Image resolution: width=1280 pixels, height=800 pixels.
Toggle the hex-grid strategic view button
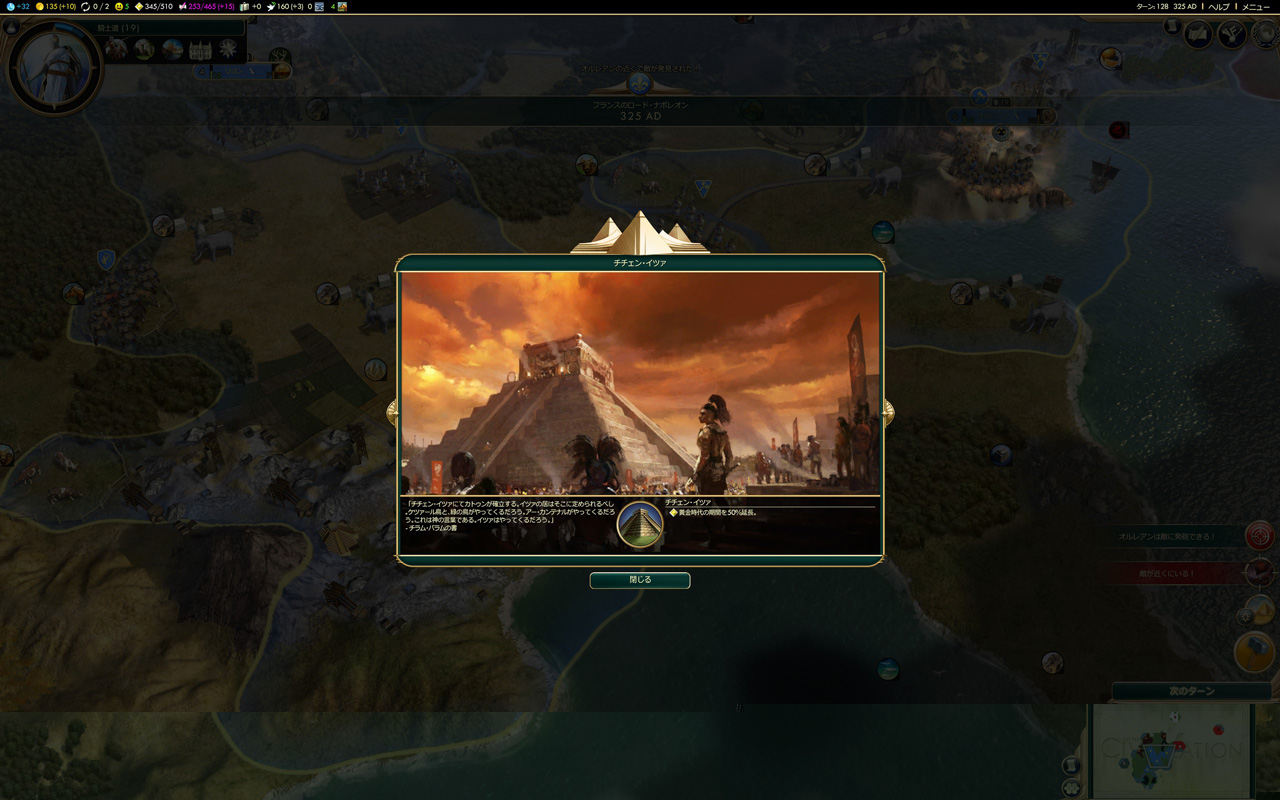coord(1071,788)
